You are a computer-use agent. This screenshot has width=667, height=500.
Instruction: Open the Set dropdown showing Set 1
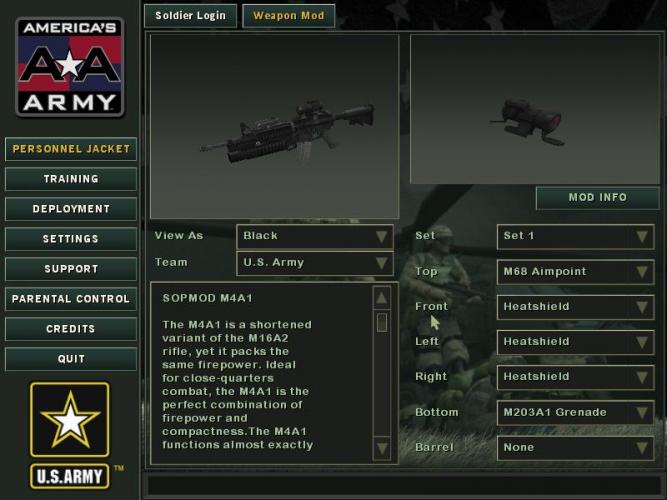576,236
